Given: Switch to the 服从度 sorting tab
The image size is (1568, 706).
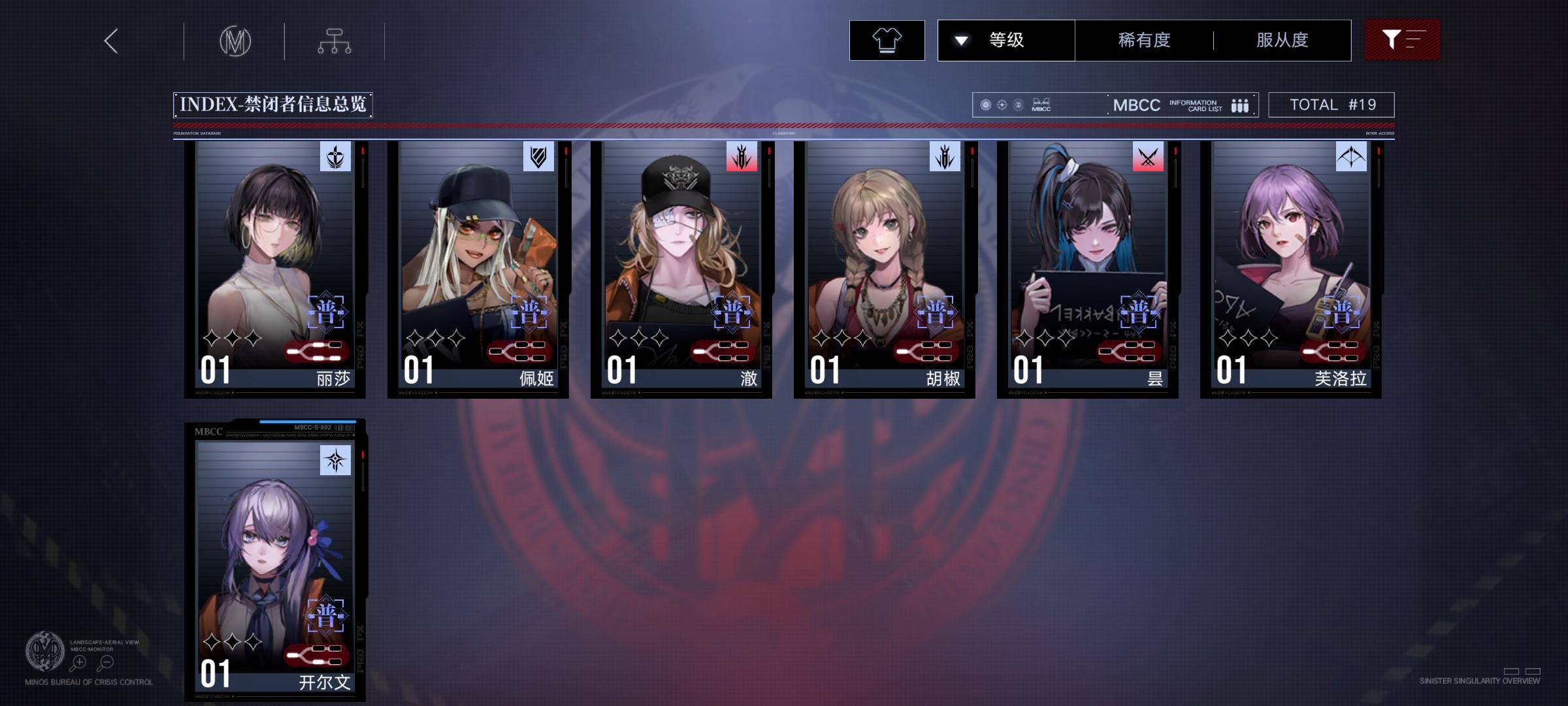Looking at the screenshot, I should point(1282,40).
